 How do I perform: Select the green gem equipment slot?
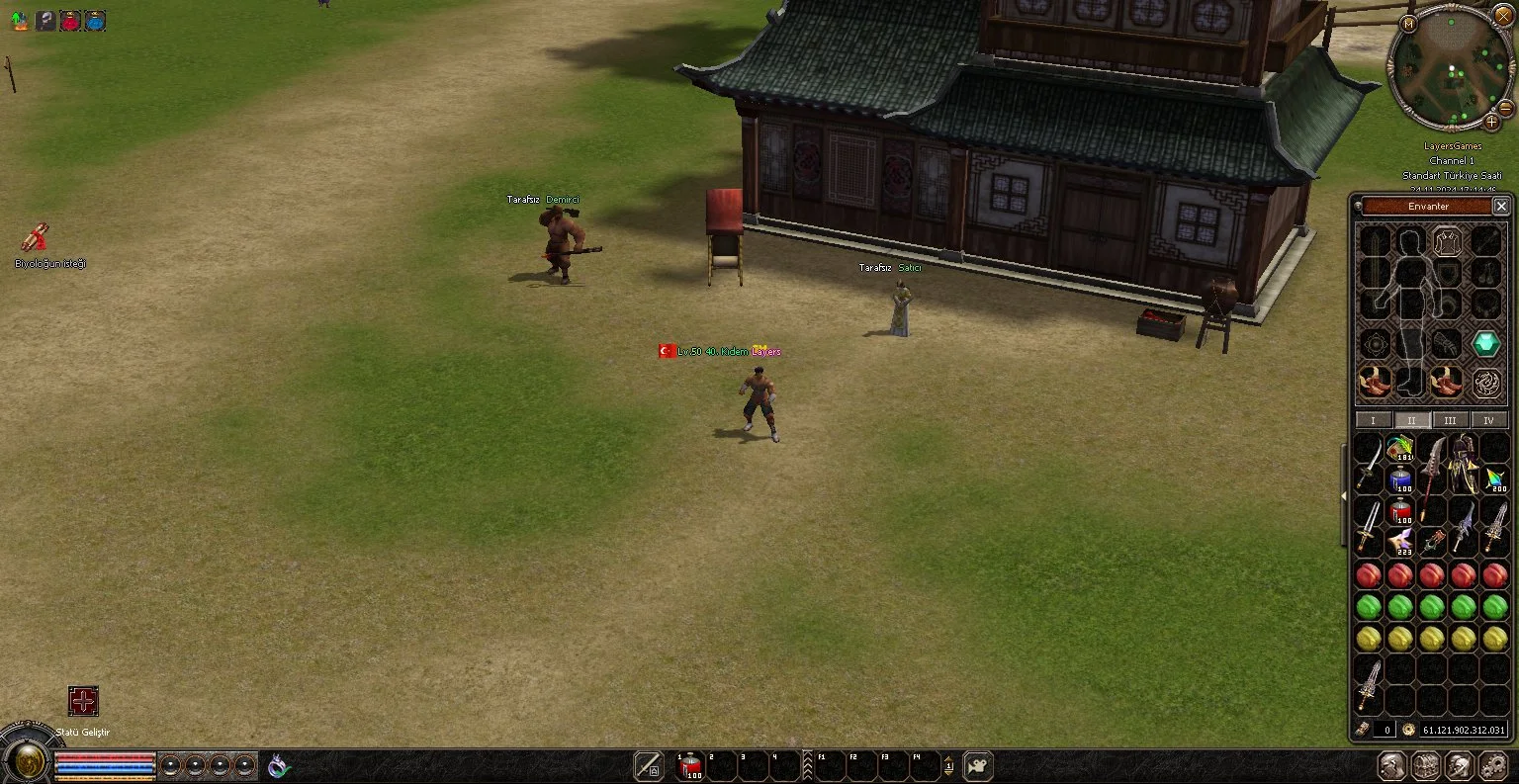click(1485, 344)
